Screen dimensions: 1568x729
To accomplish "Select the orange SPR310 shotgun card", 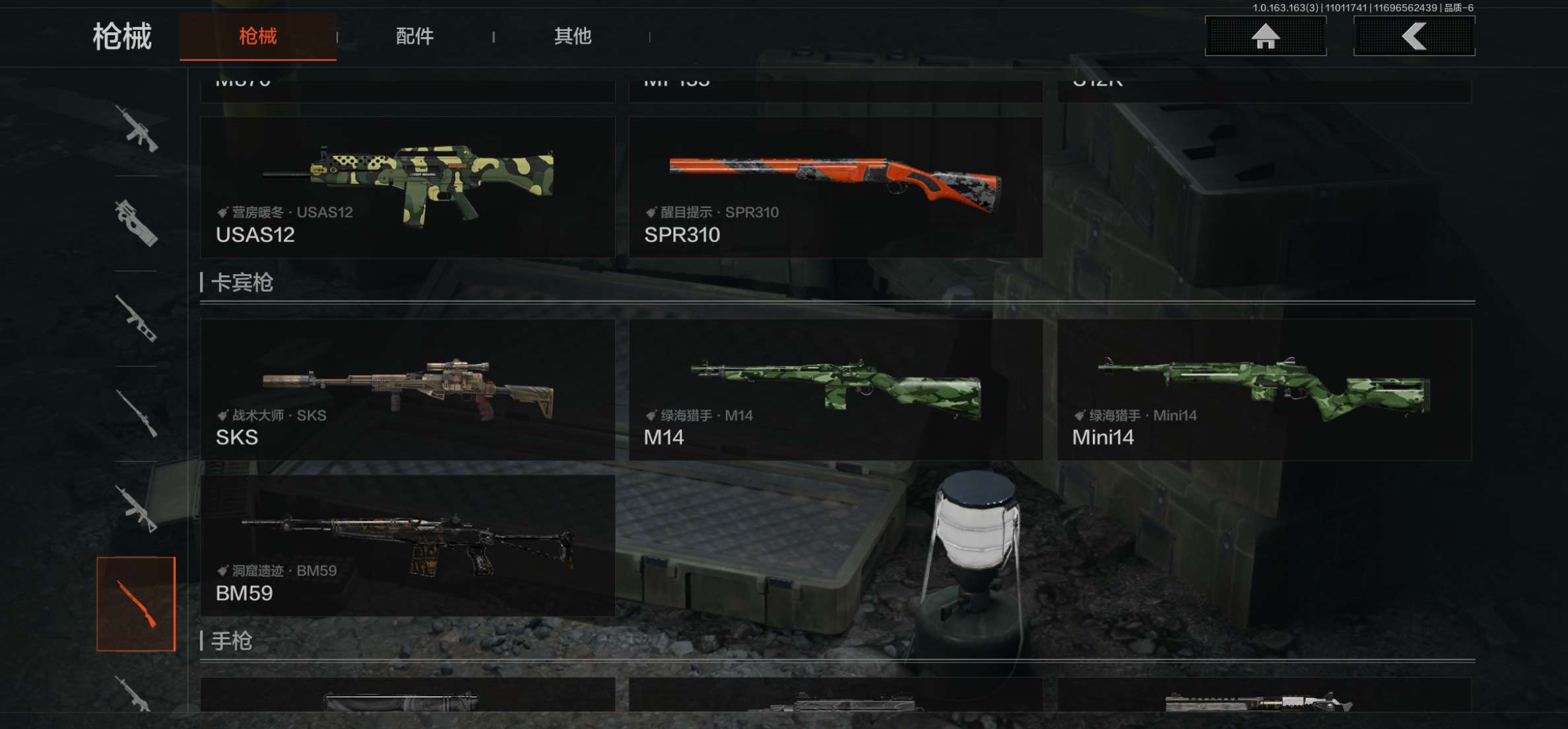I will 835,187.
